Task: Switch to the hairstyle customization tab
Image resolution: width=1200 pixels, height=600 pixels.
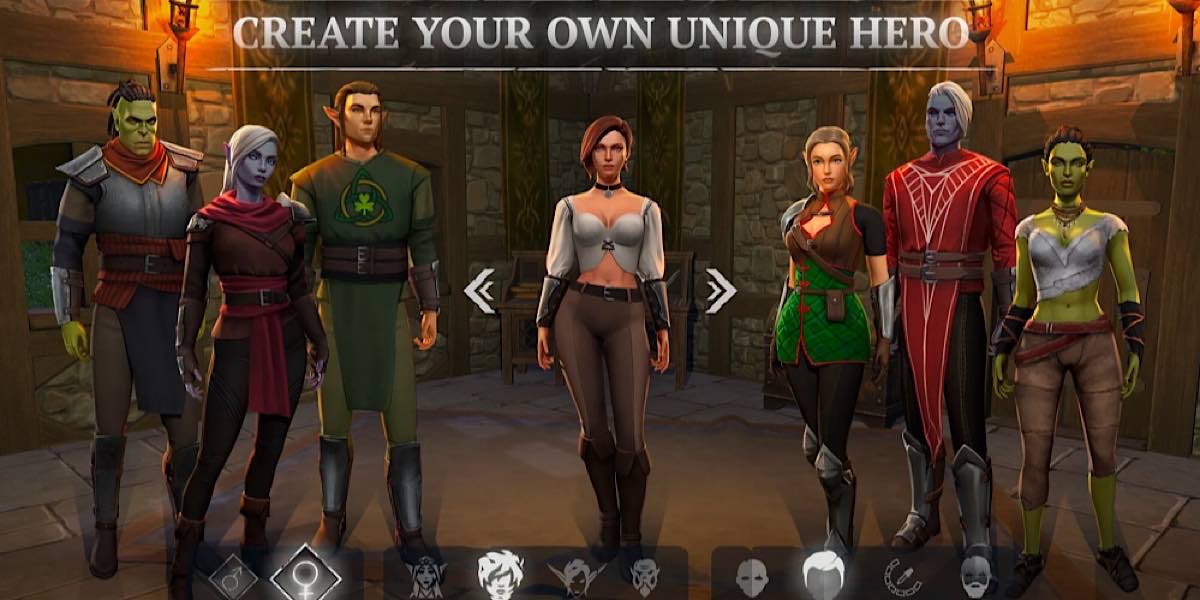Action: pos(823,575)
